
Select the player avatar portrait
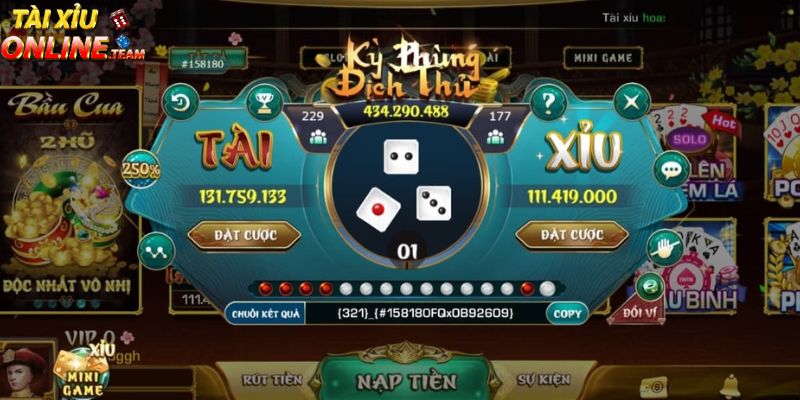point(24,370)
